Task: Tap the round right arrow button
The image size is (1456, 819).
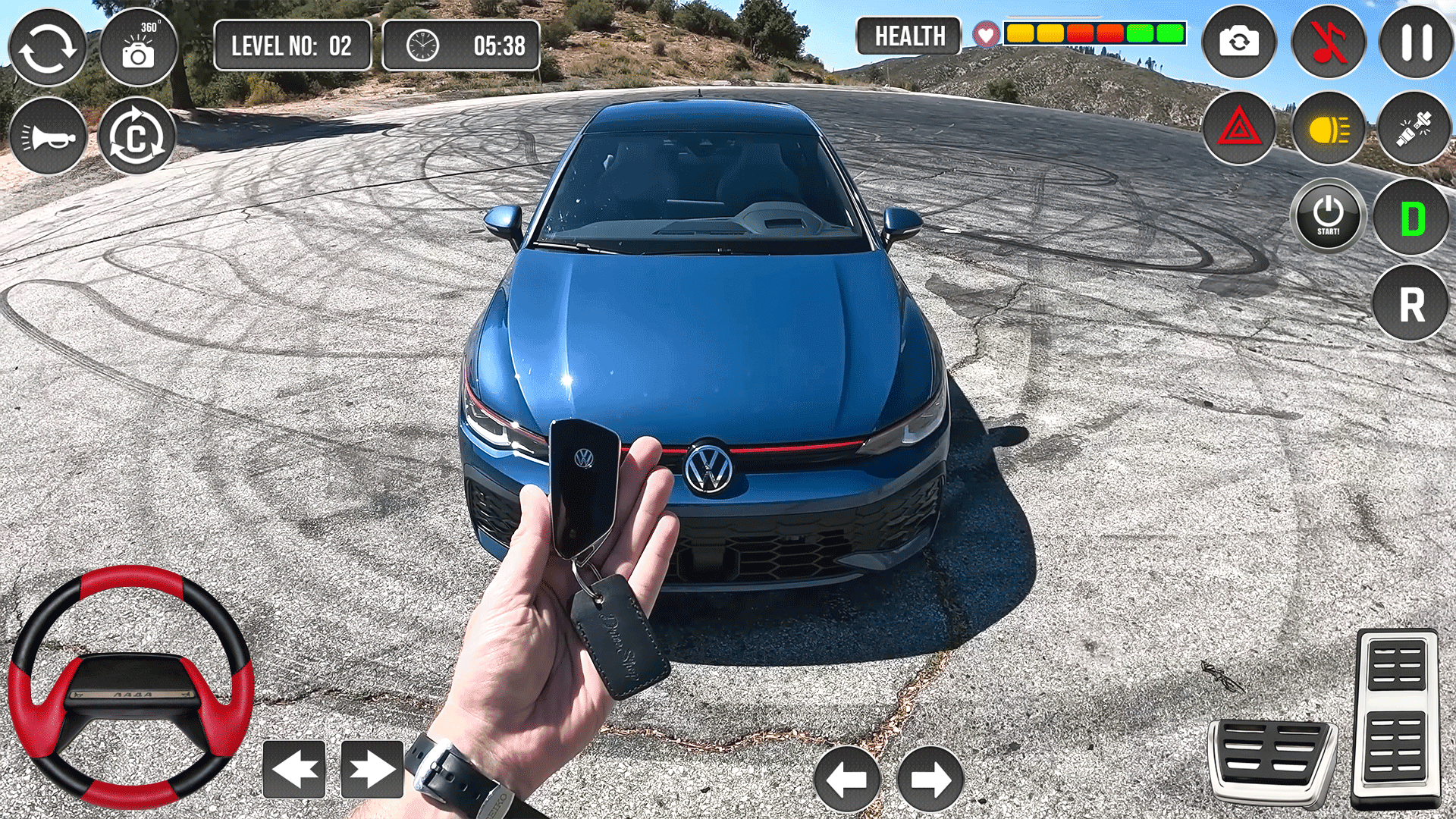Action: point(930,779)
